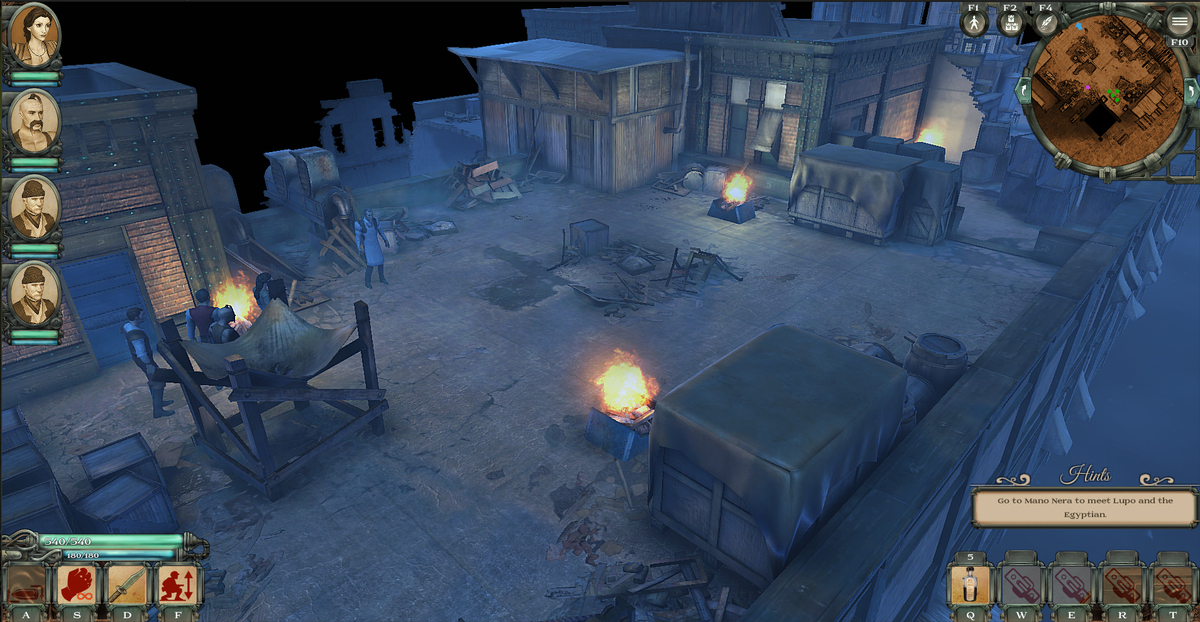
Task: Use the bottle item in quick slot
Action: [970, 584]
